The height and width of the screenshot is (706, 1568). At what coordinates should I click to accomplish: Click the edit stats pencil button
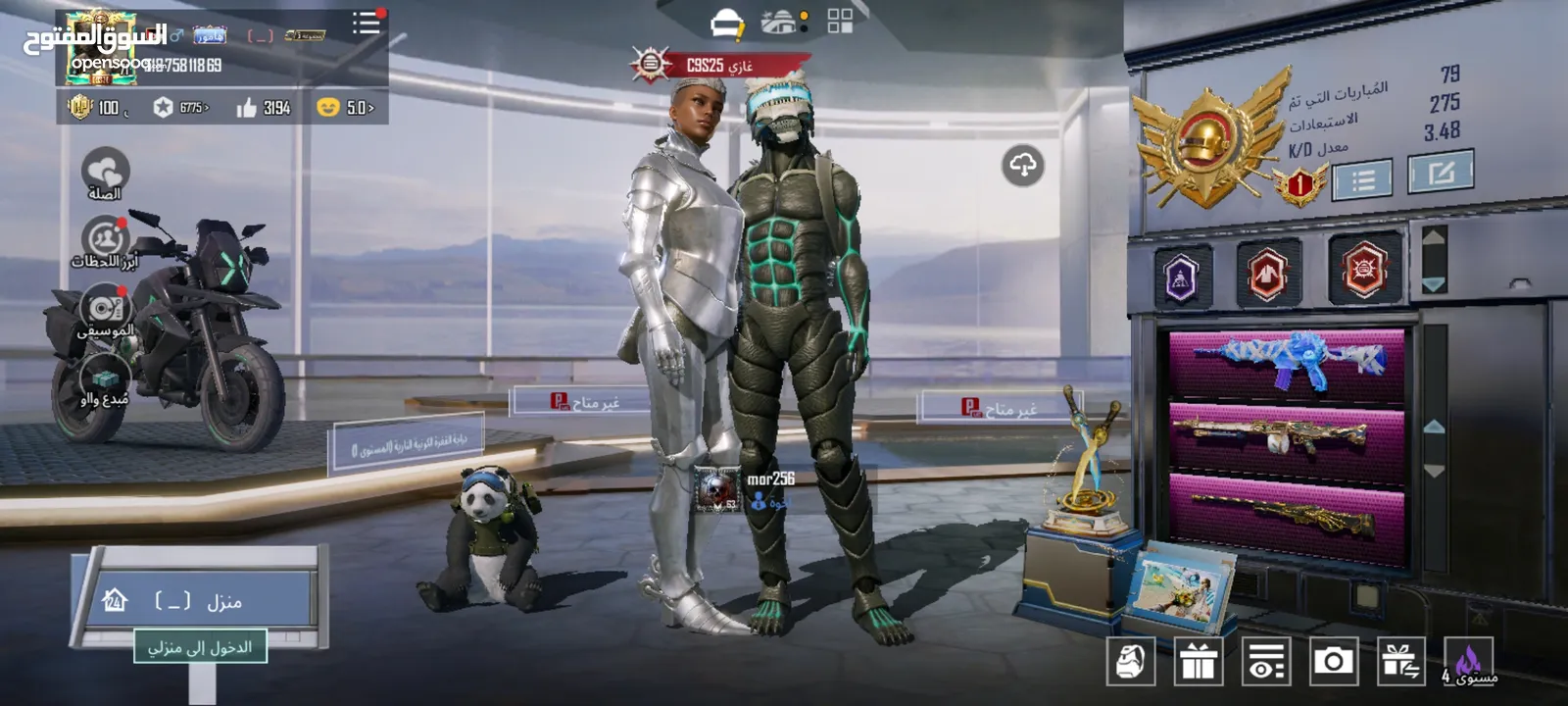click(x=1440, y=174)
